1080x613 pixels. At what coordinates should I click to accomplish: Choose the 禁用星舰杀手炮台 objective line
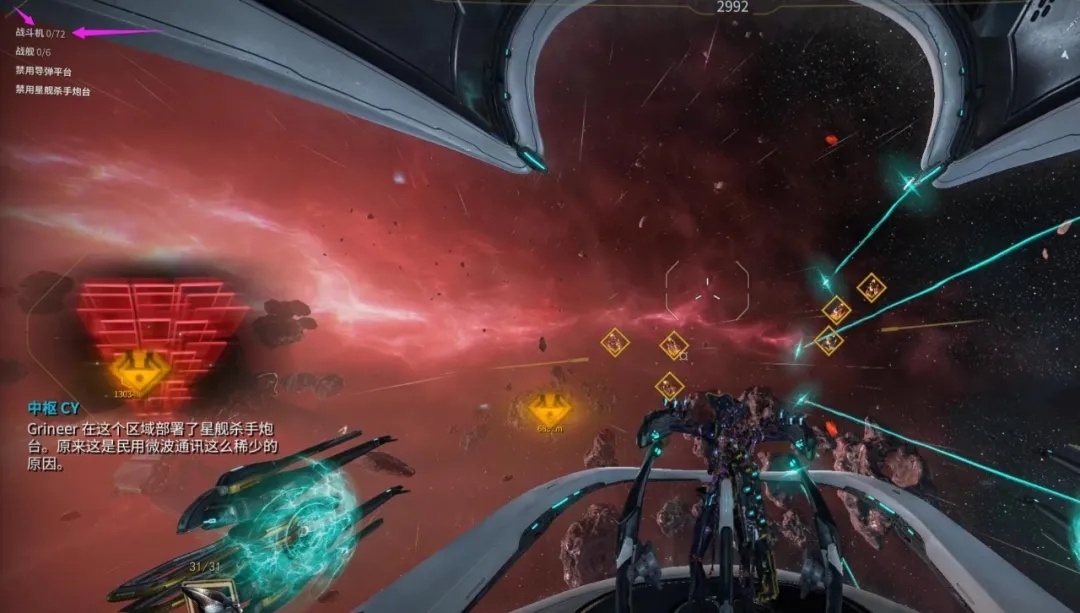click(52, 91)
